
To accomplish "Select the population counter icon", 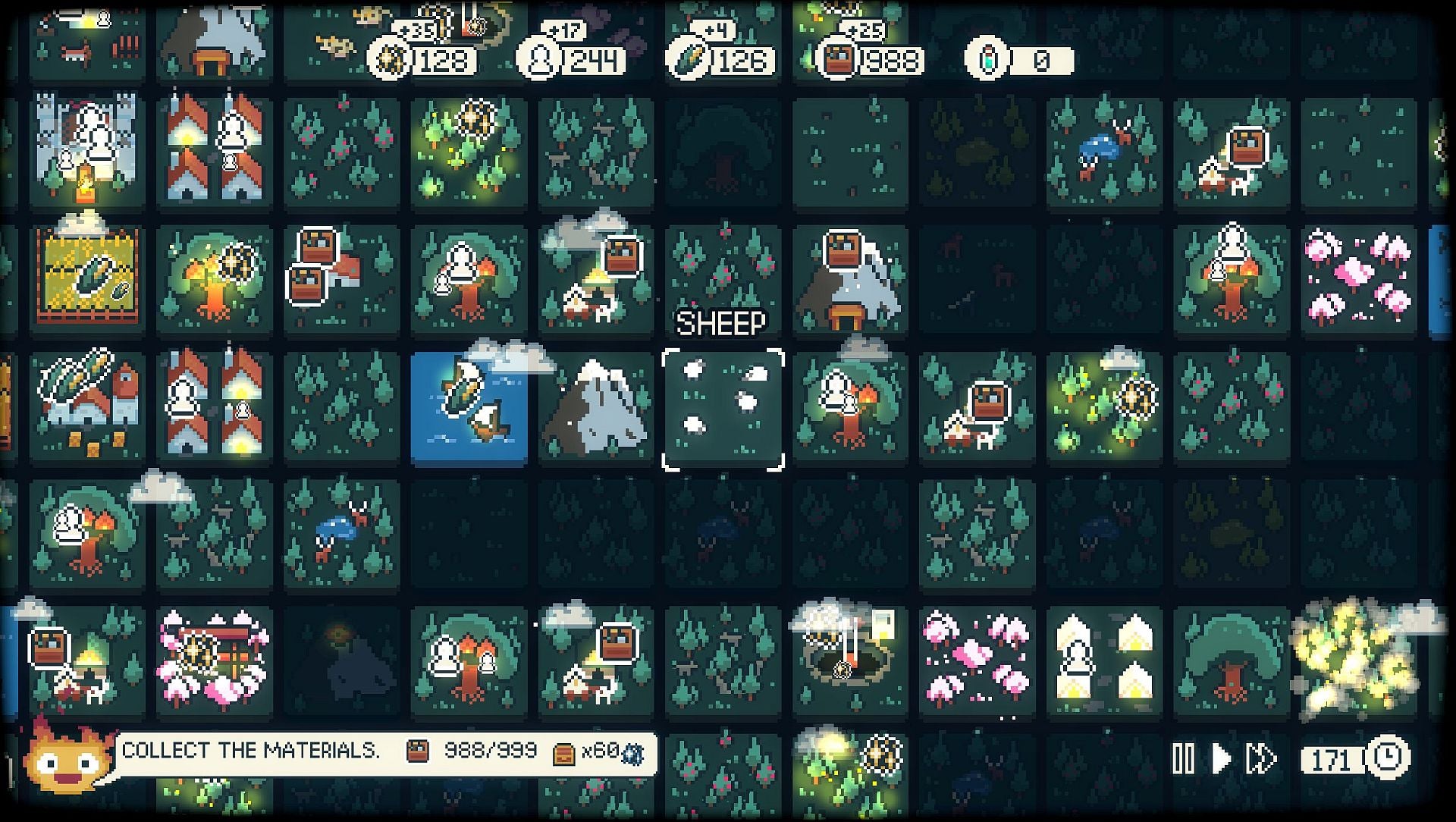I will tap(542, 62).
